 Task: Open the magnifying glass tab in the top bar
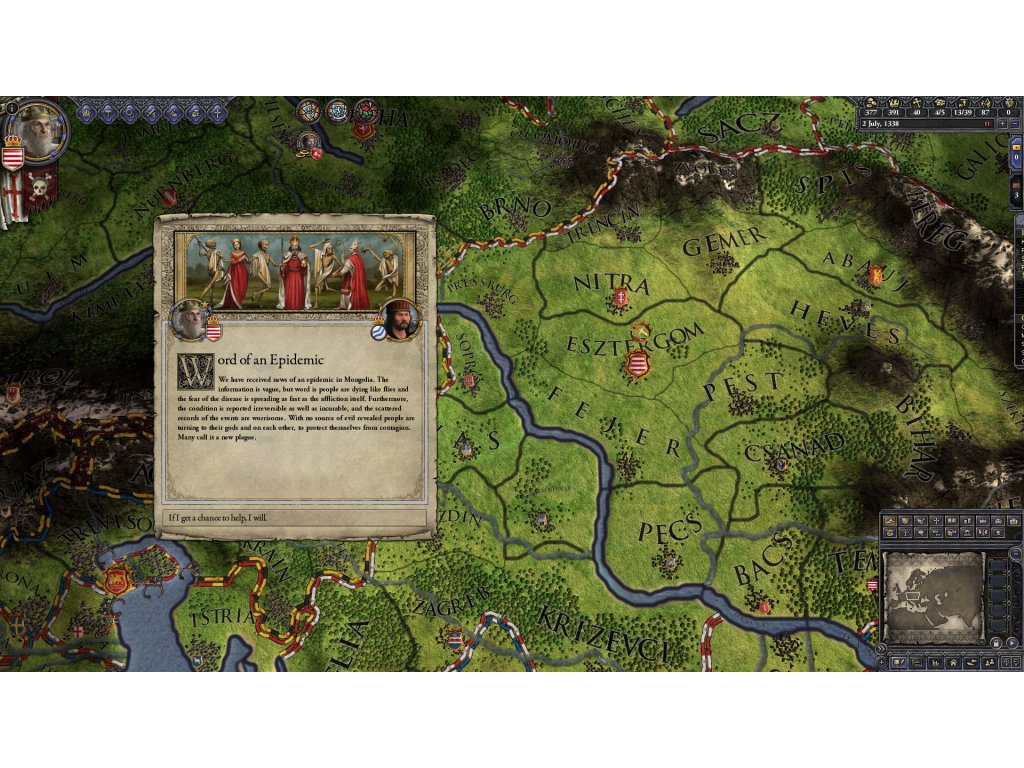tap(130, 113)
